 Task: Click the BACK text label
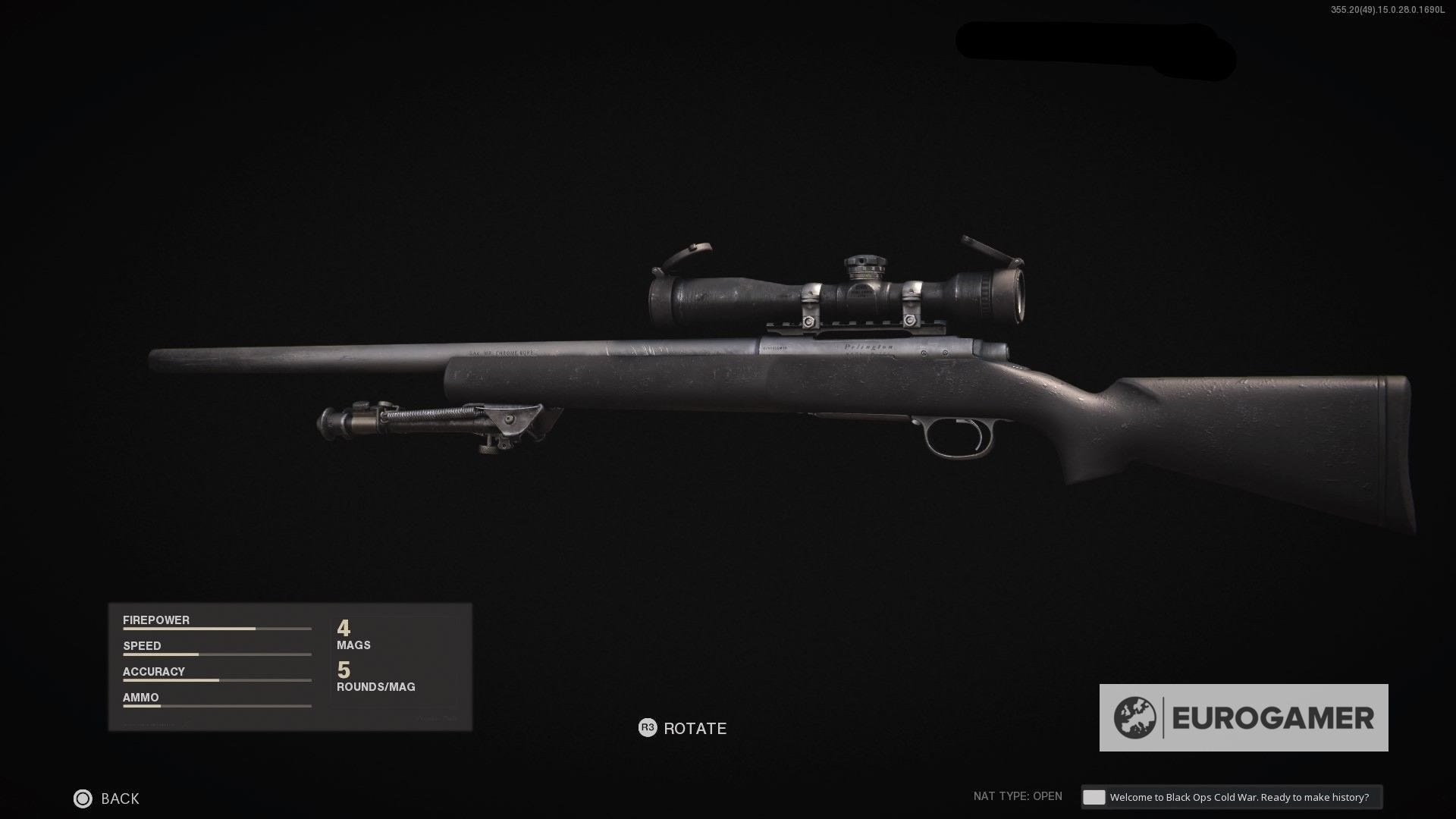coord(118,799)
